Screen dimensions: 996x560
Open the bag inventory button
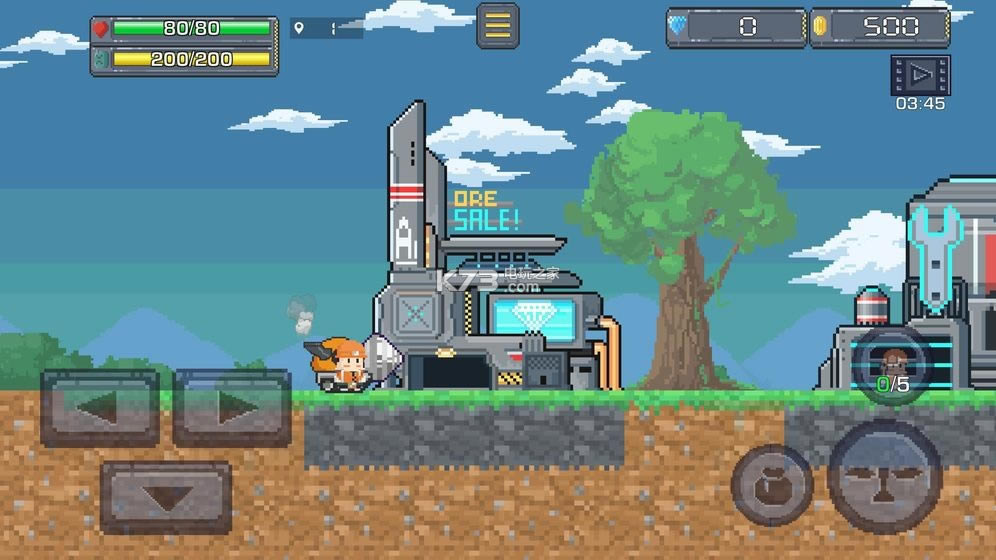pos(771,485)
